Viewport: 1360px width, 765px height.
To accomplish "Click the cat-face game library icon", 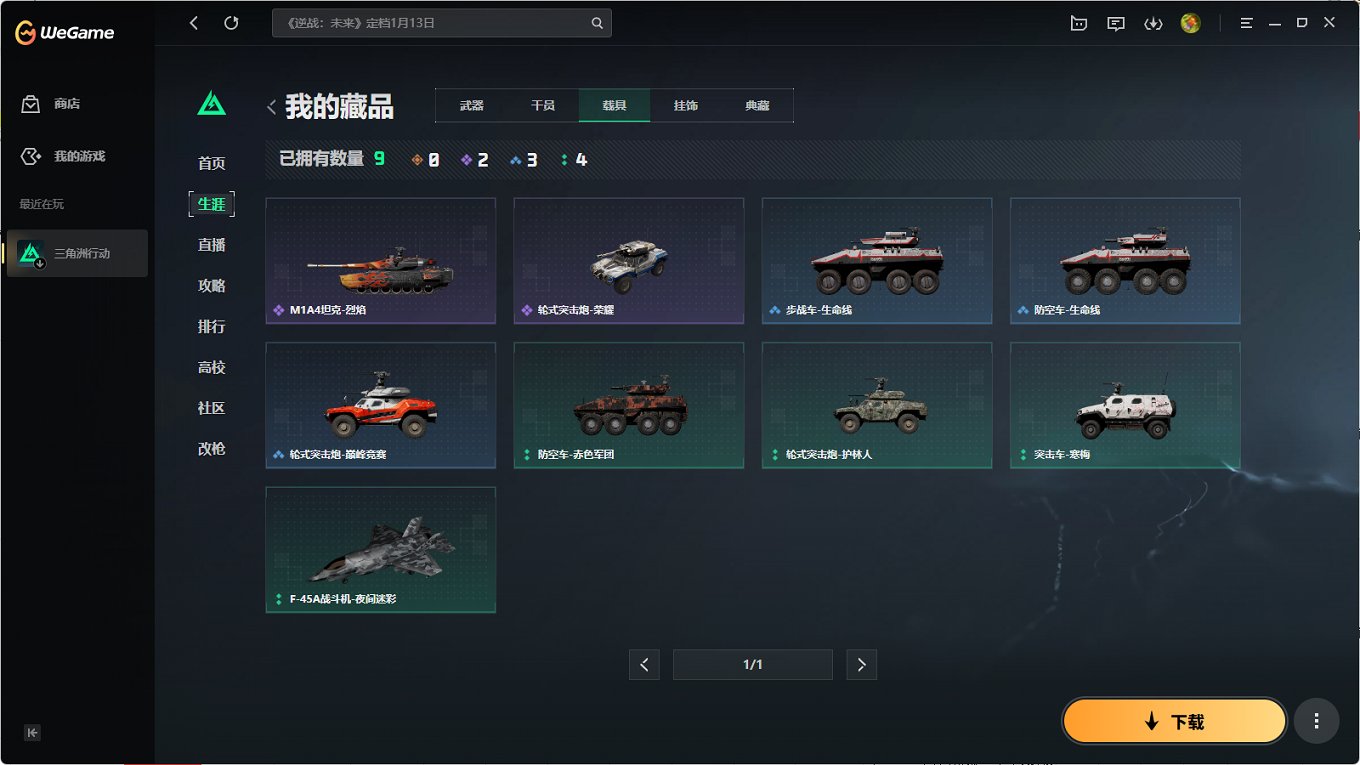I will (x=1079, y=22).
